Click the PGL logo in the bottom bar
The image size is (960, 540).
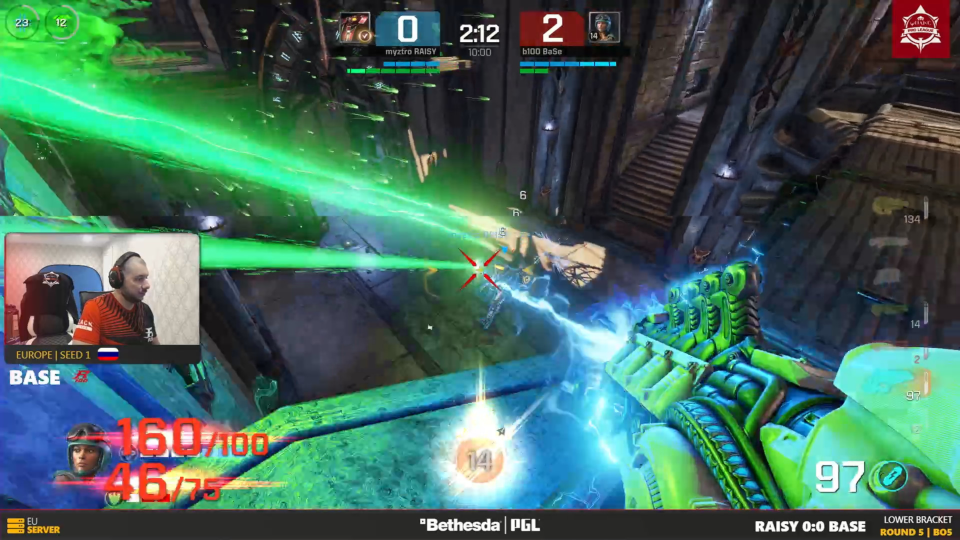[527, 525]
